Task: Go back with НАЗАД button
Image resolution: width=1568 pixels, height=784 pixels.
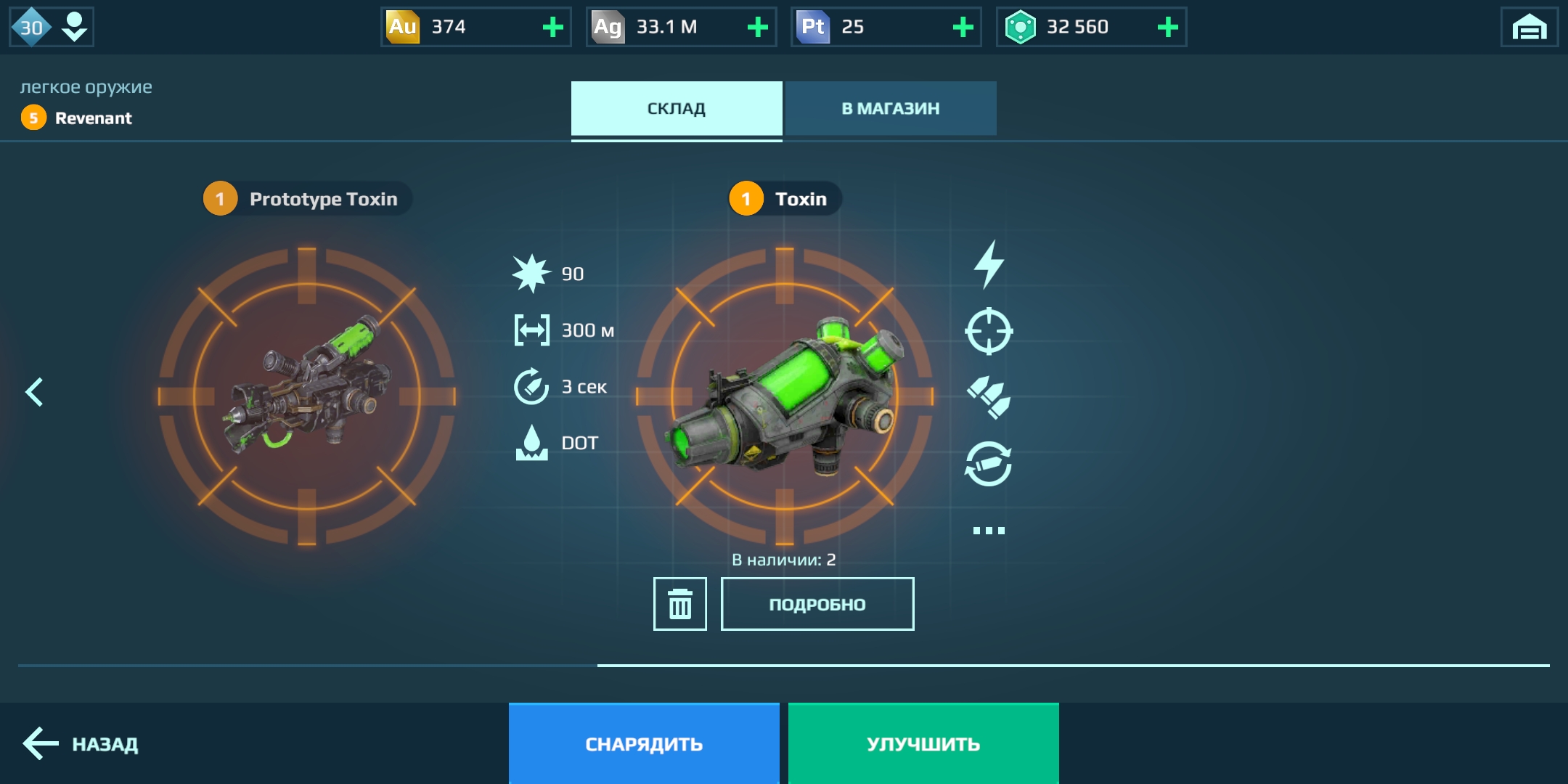Action: [81, 743]
